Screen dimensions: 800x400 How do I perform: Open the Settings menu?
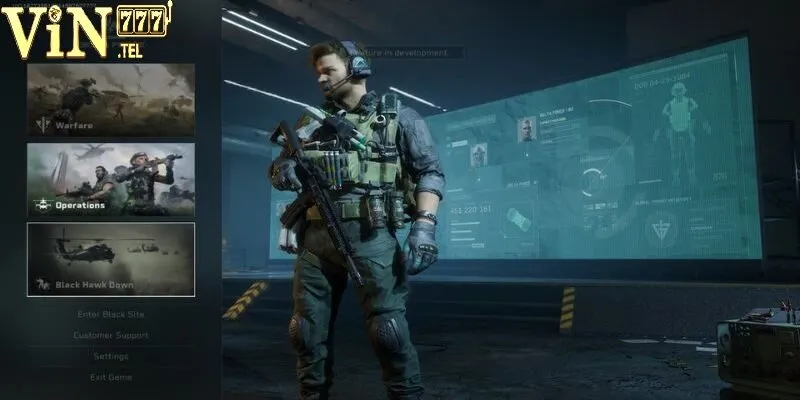(111, 356)
